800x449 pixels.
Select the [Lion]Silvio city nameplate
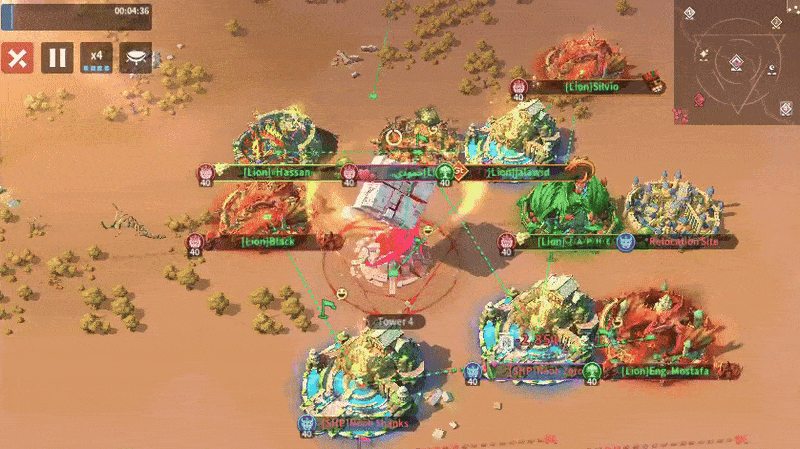pos(592,87)
